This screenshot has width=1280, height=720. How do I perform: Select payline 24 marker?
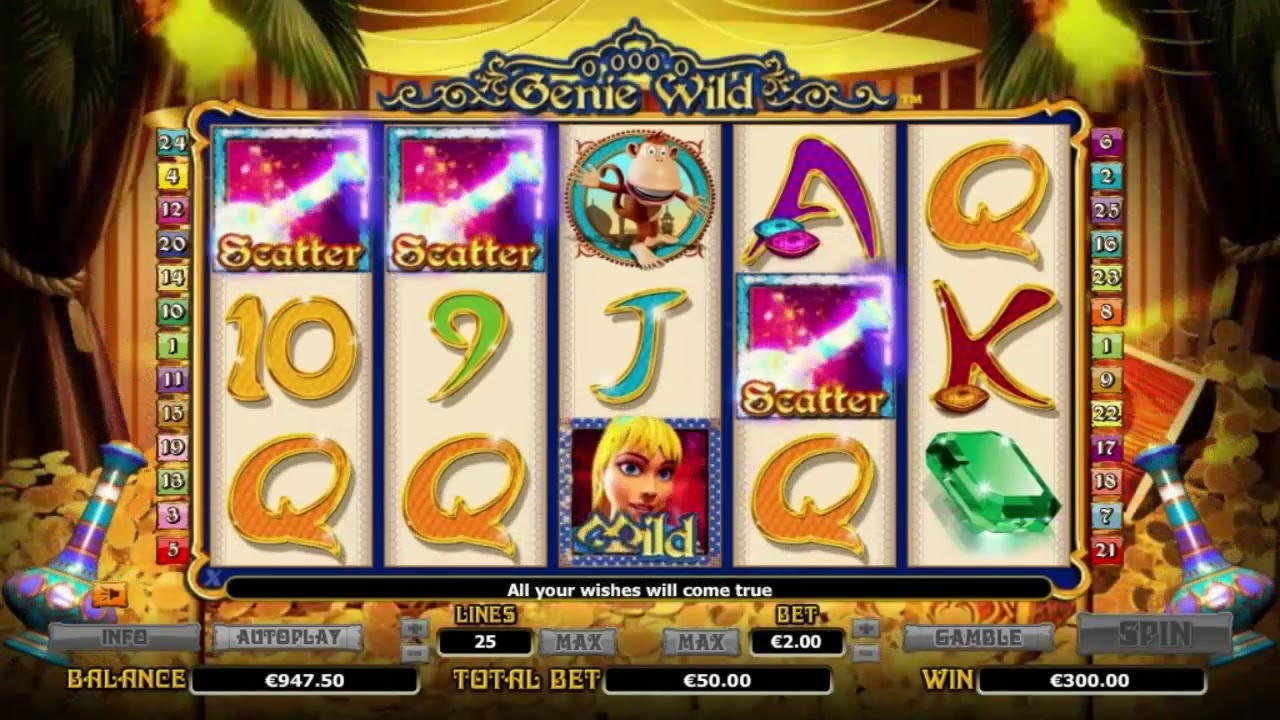172,142
